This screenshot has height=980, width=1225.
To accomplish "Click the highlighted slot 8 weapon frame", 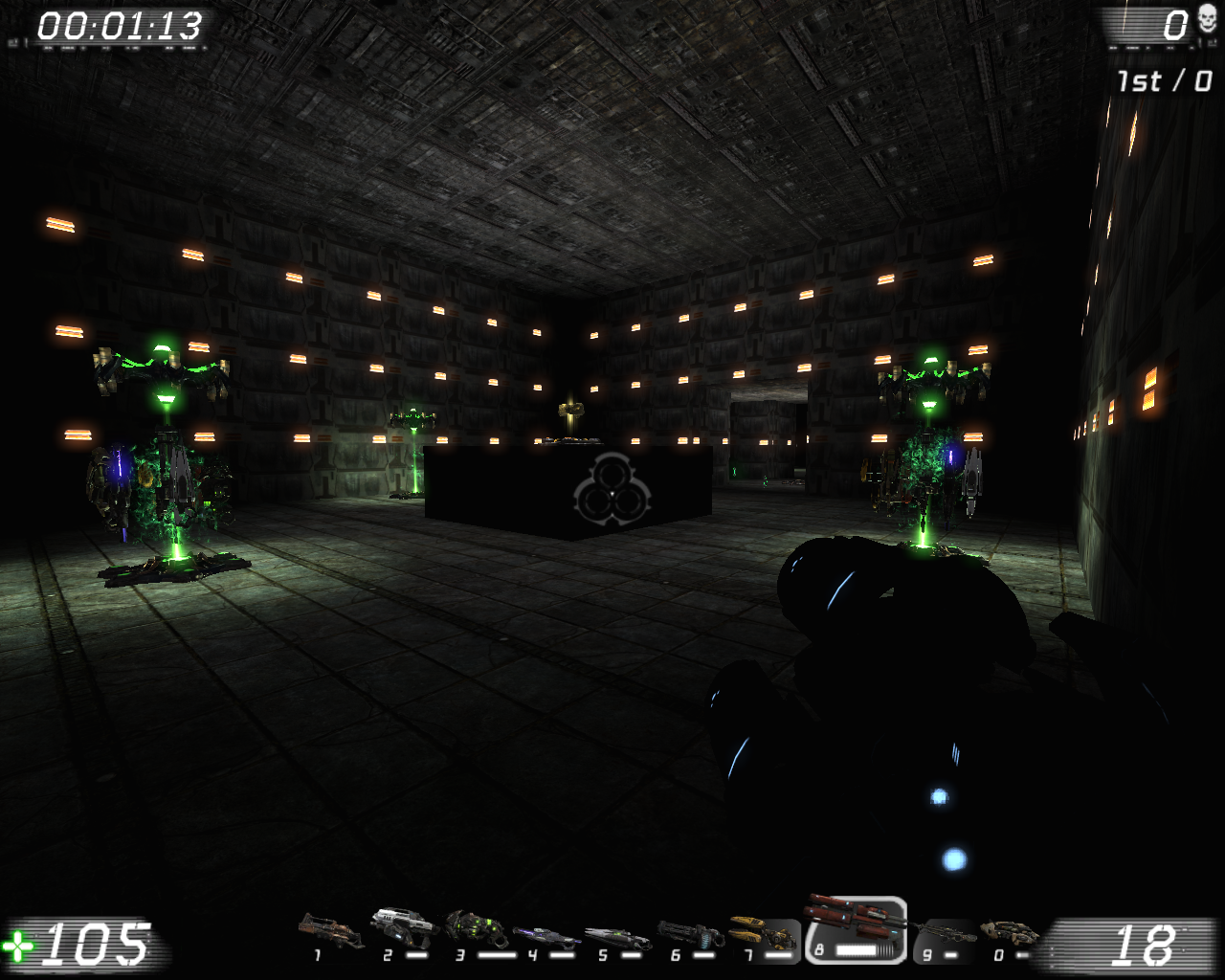I will pos(858,930).
